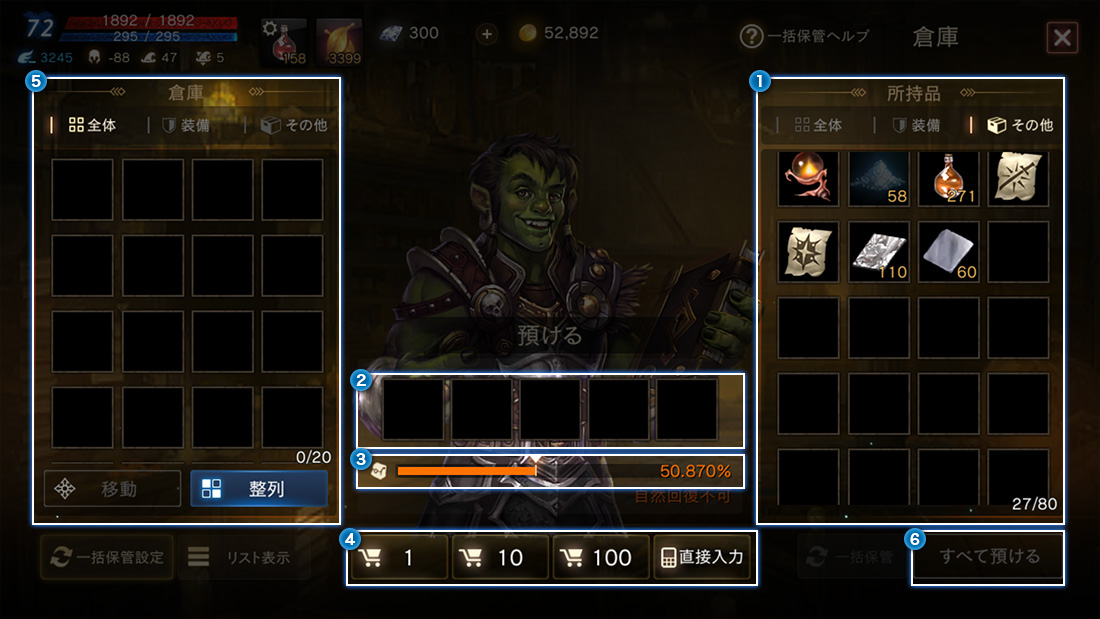
Task: Select the silver foil item stack of 110
Action: [878, 252]
